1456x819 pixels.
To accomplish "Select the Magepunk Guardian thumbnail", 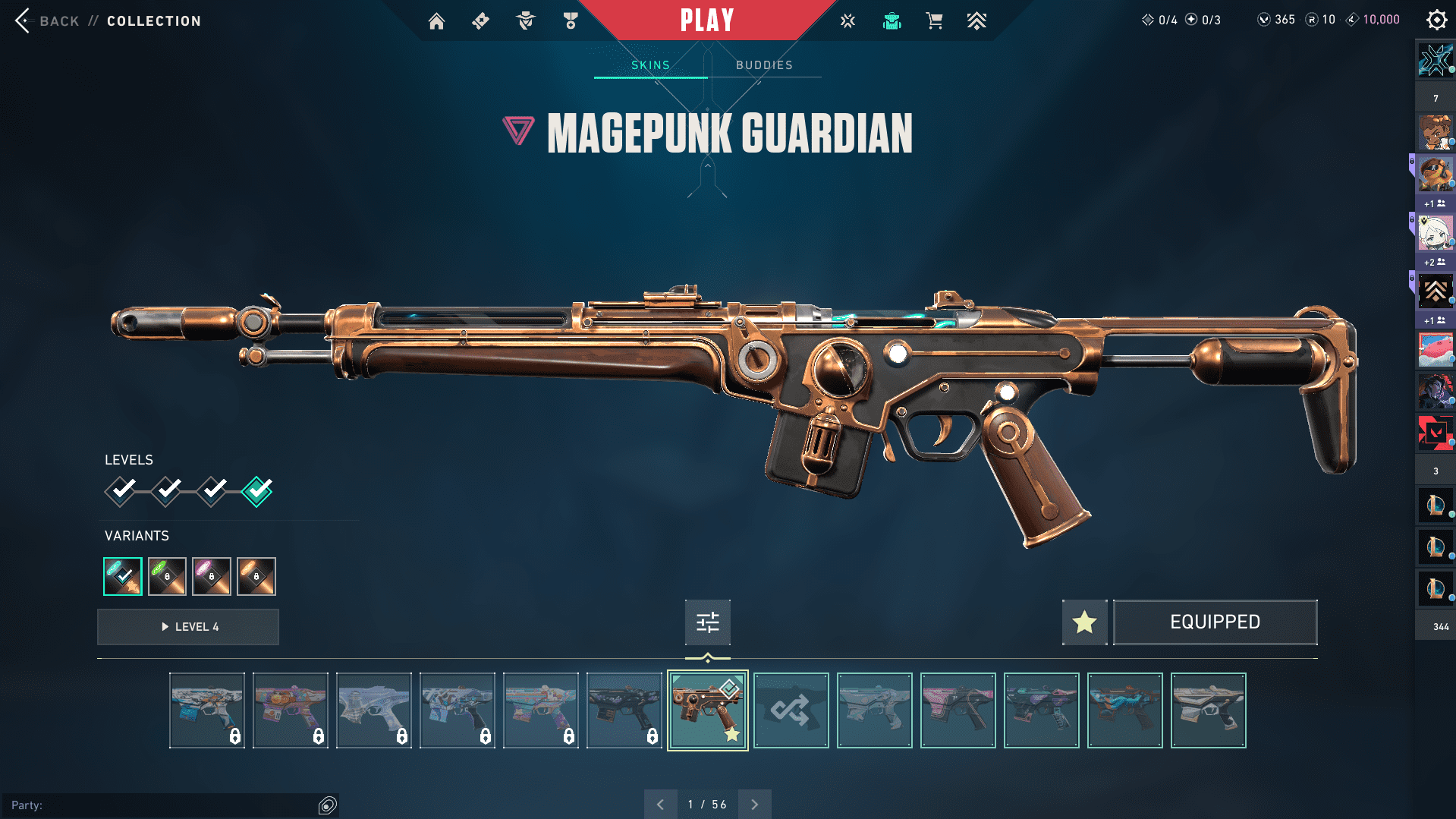I will click(707, 710).
